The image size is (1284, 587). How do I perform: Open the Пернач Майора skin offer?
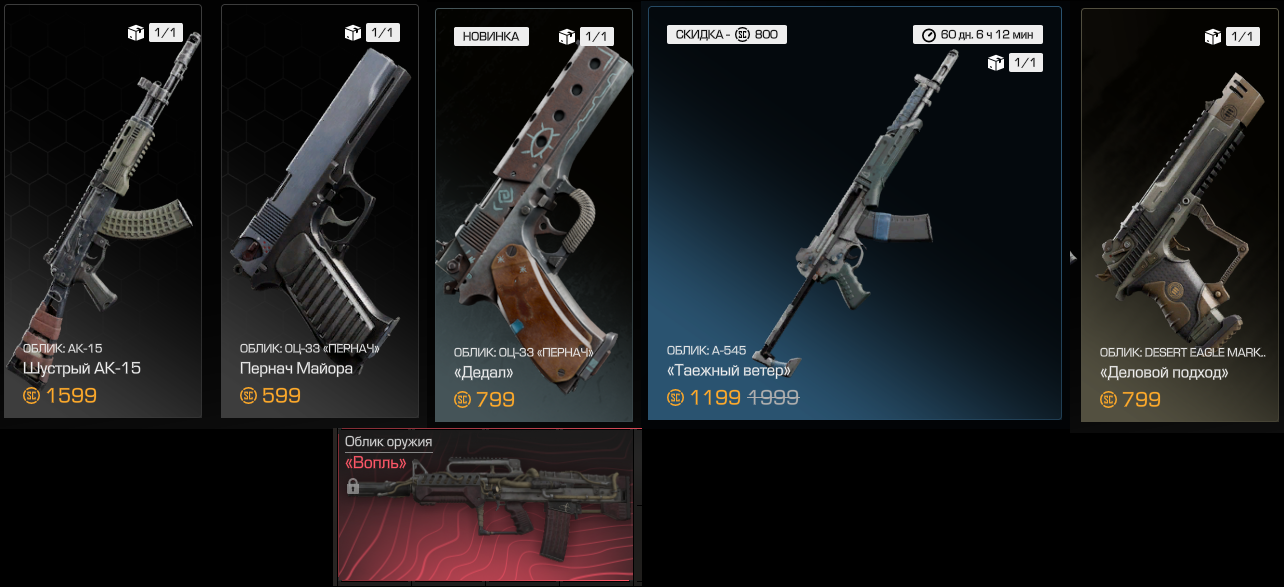point(319,211)
